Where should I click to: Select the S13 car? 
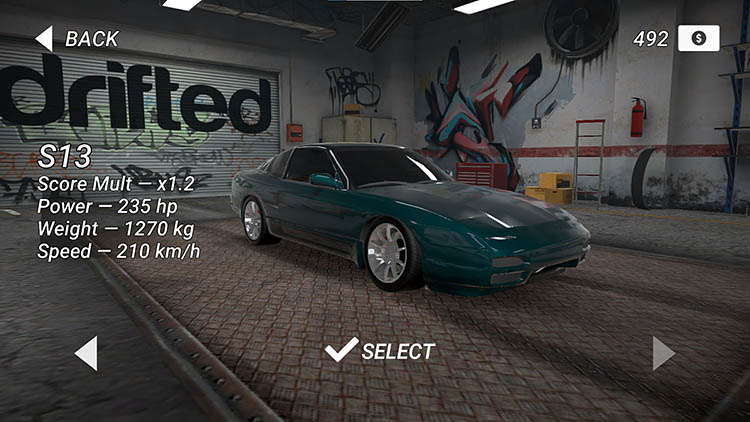[381, 351]
